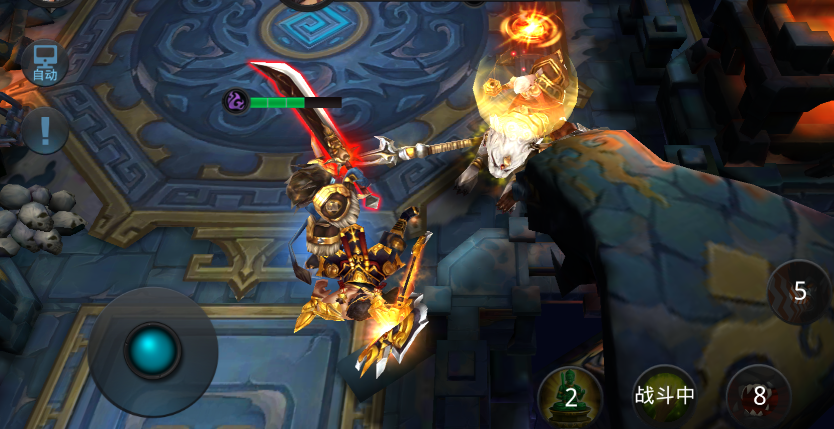
Task: Trigger the skill with cooldown 5
Action: point(799,291)
